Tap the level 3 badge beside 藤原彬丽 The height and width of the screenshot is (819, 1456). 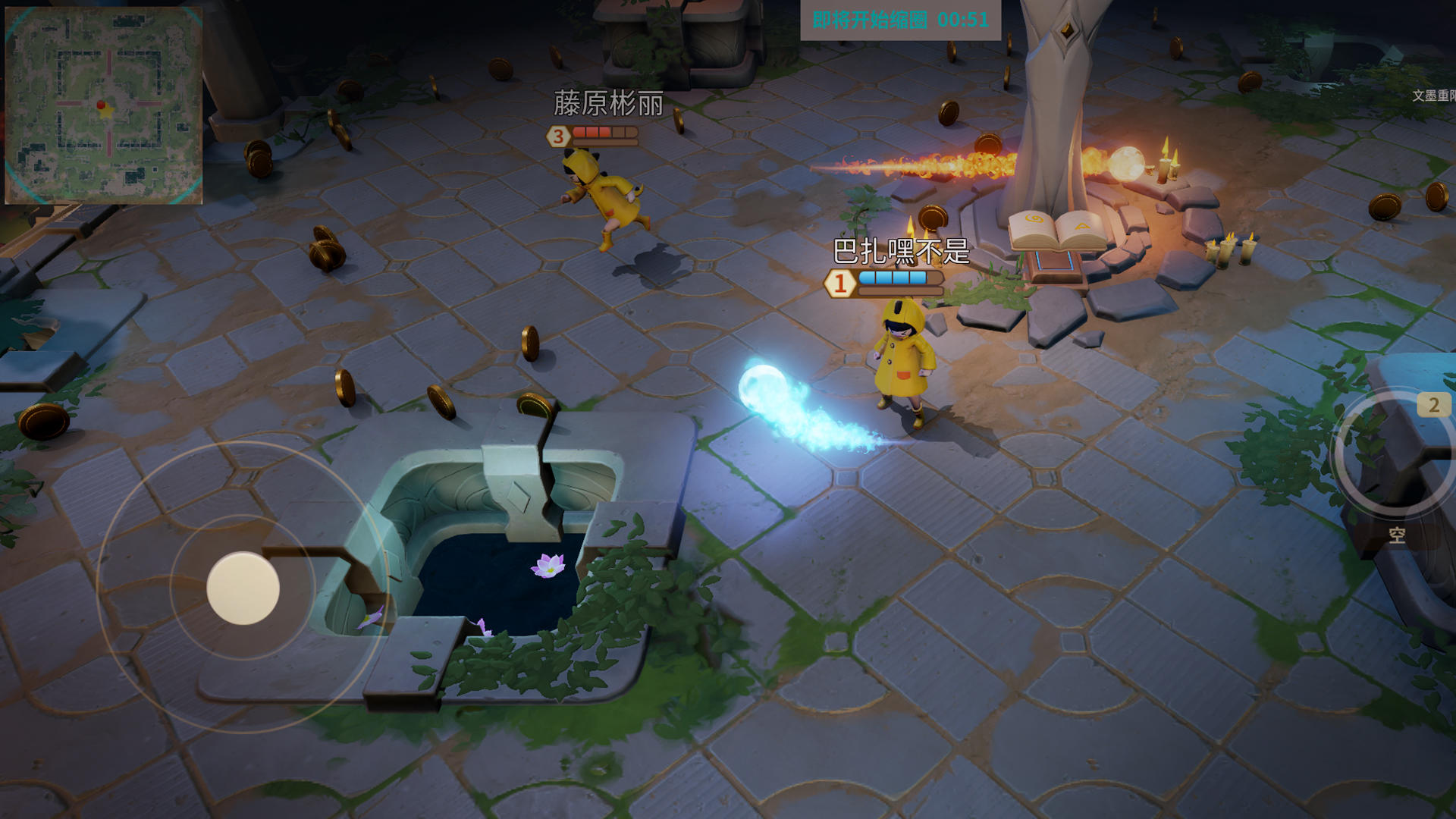(x=559, y=136)
